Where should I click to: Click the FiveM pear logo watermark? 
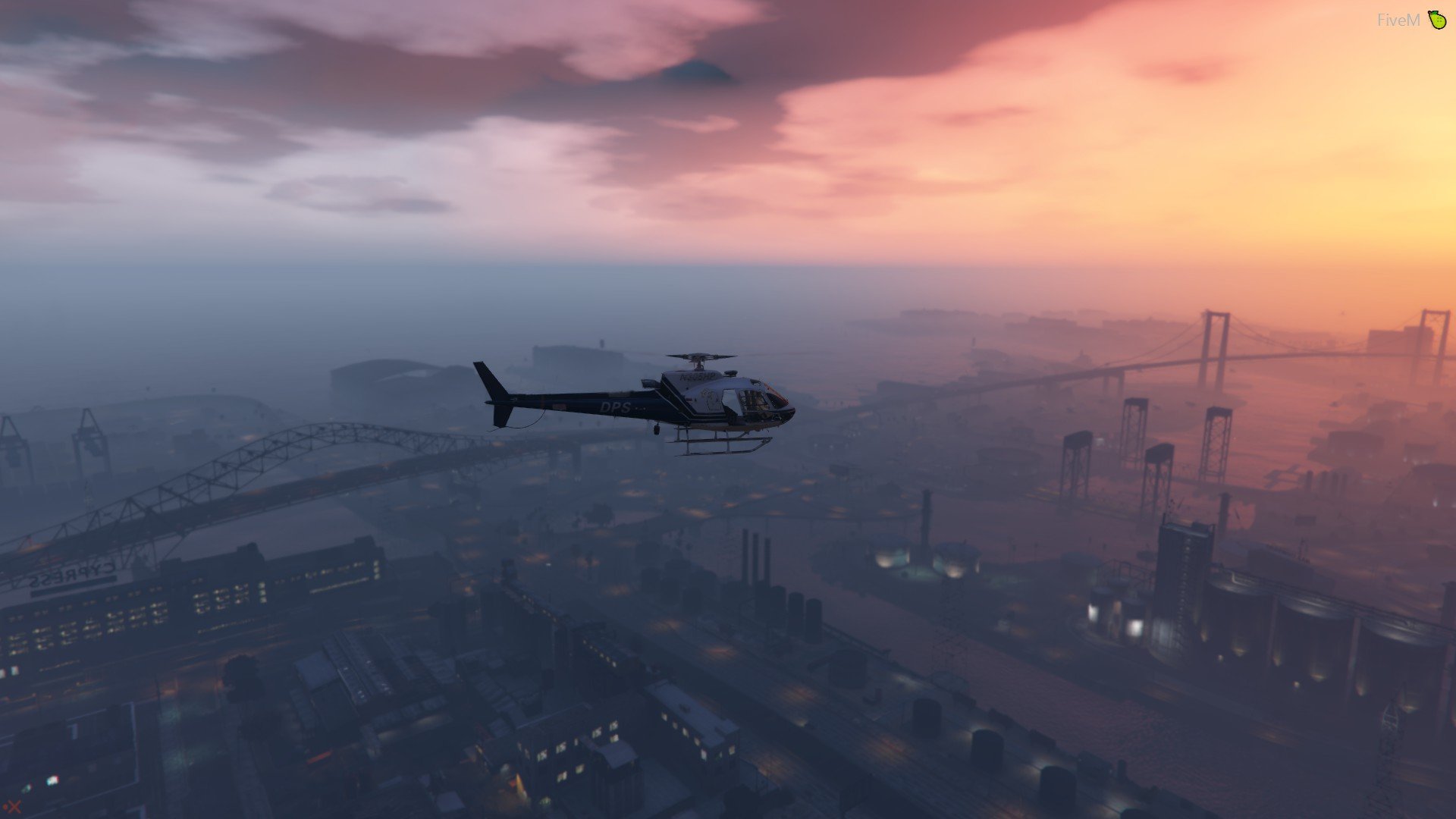click(x=1436, y=20)
